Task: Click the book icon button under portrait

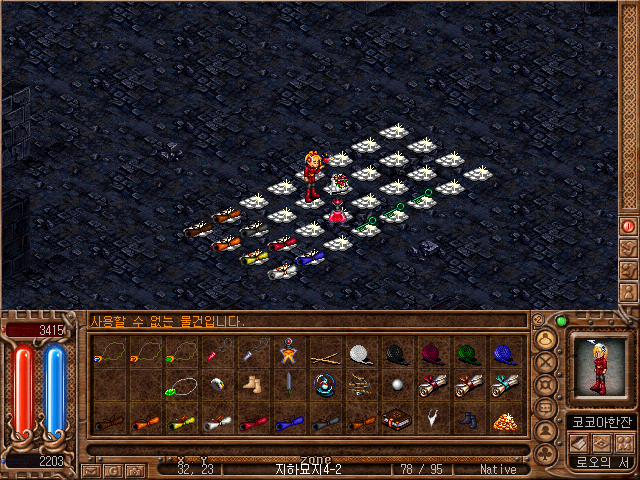Action: point(579,442)
